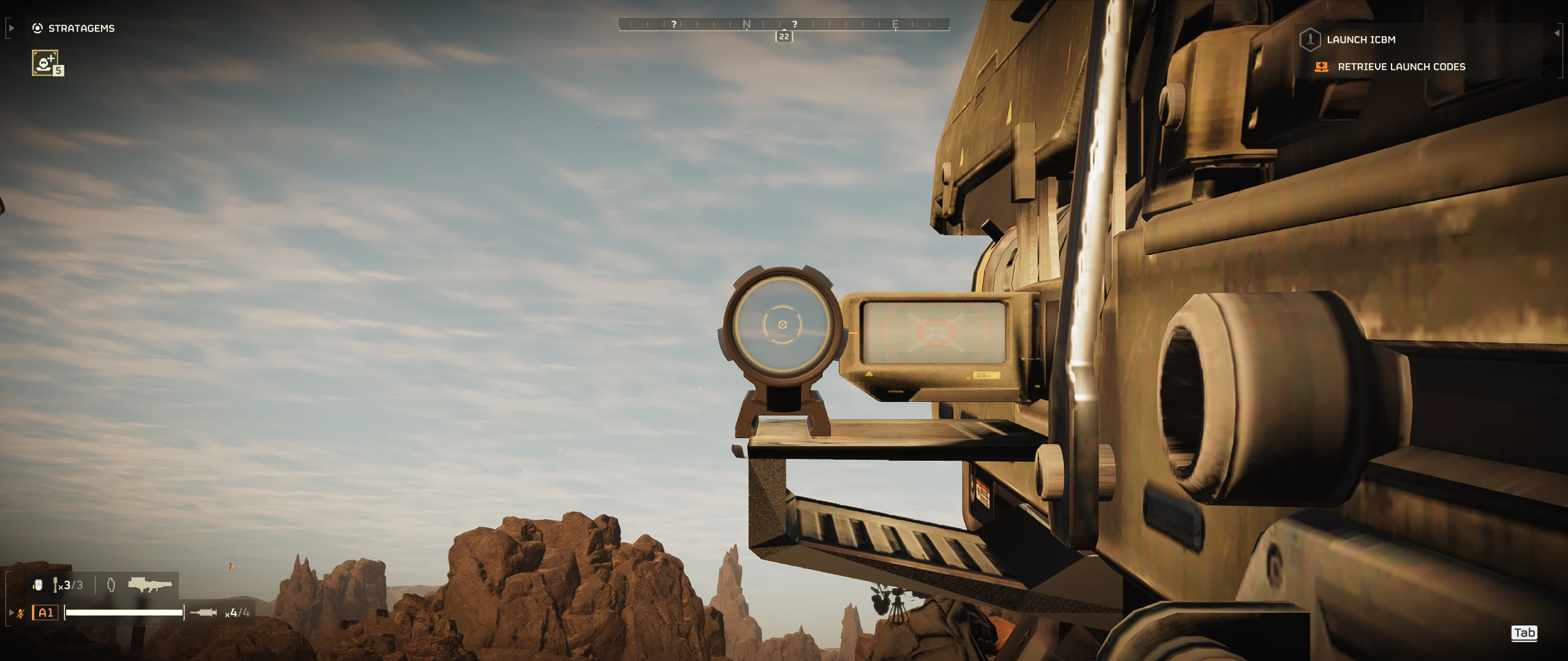Click the A1 player tag
The width and height of the screenshot is (1568, 661).
pos(45,613)
